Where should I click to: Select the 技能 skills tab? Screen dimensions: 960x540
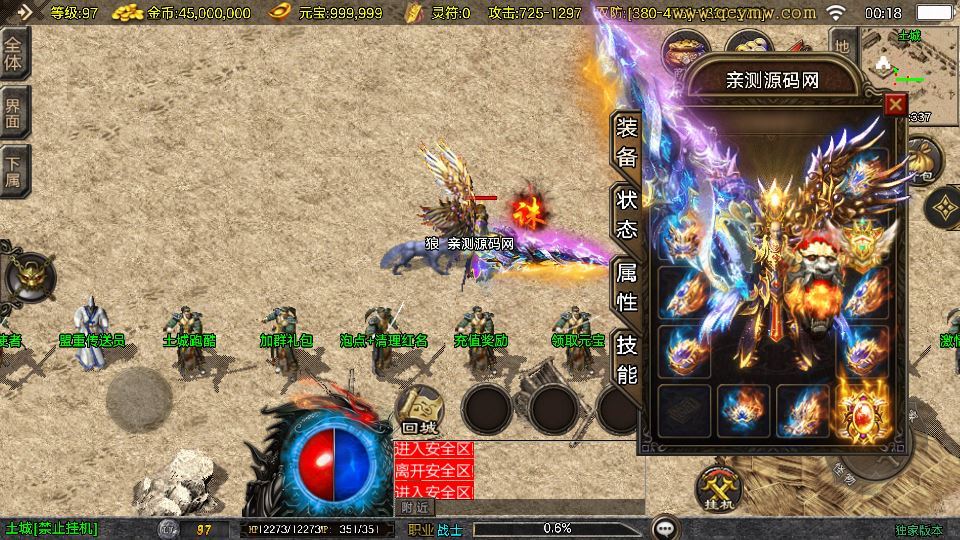(626, 359)
